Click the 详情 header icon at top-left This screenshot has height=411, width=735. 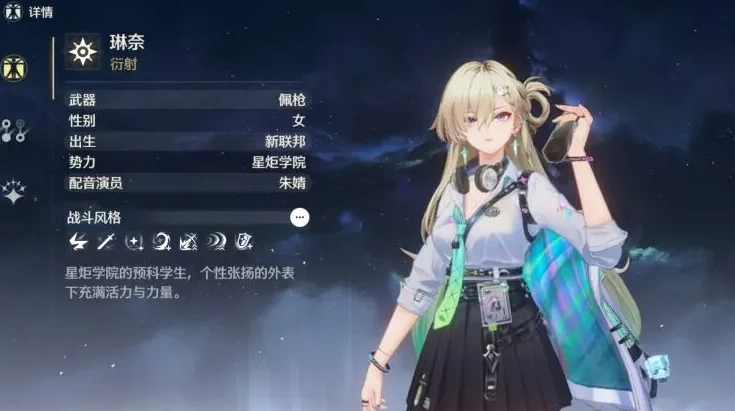(13, 12)
